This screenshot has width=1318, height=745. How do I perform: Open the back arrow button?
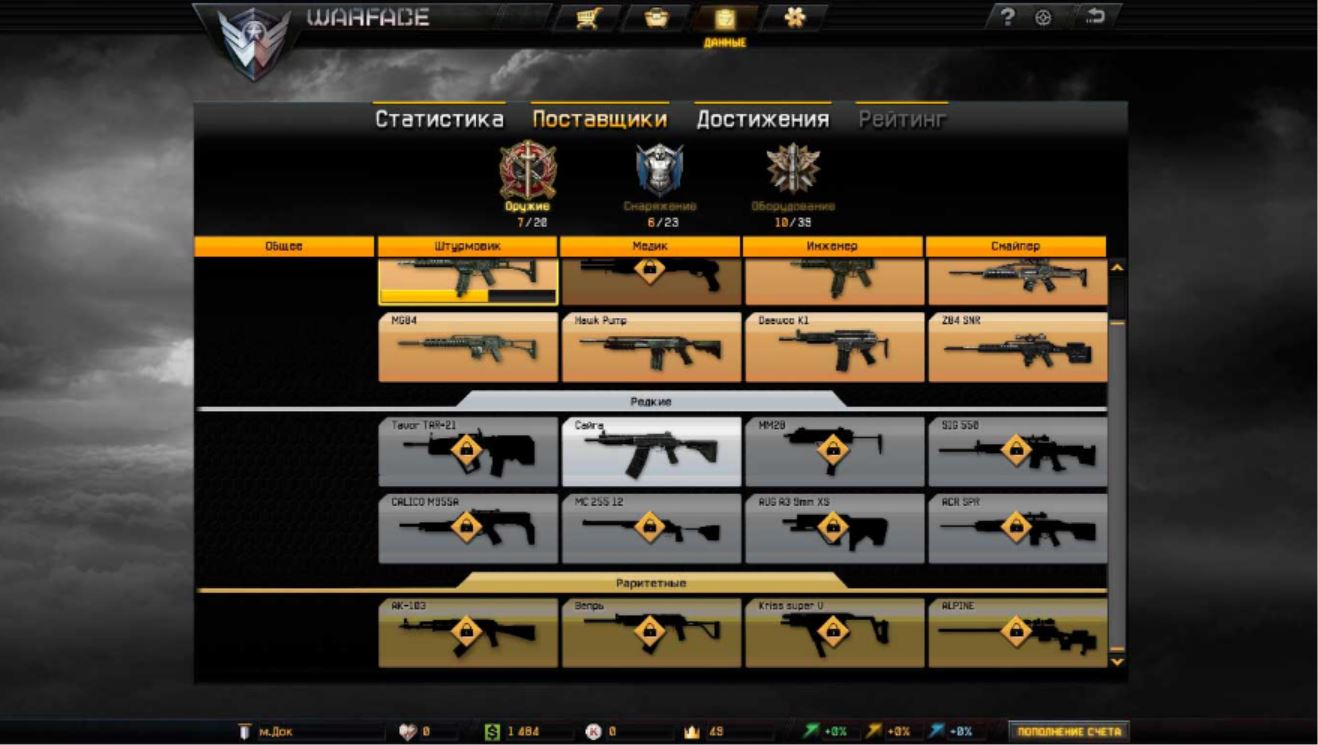(1096, 18)
